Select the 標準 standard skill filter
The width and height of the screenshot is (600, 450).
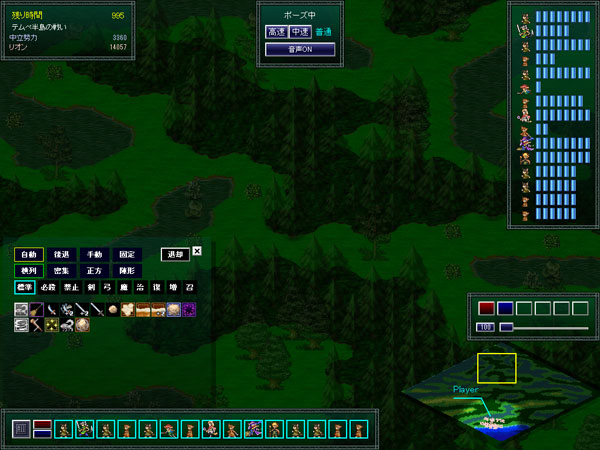(25, 288)
